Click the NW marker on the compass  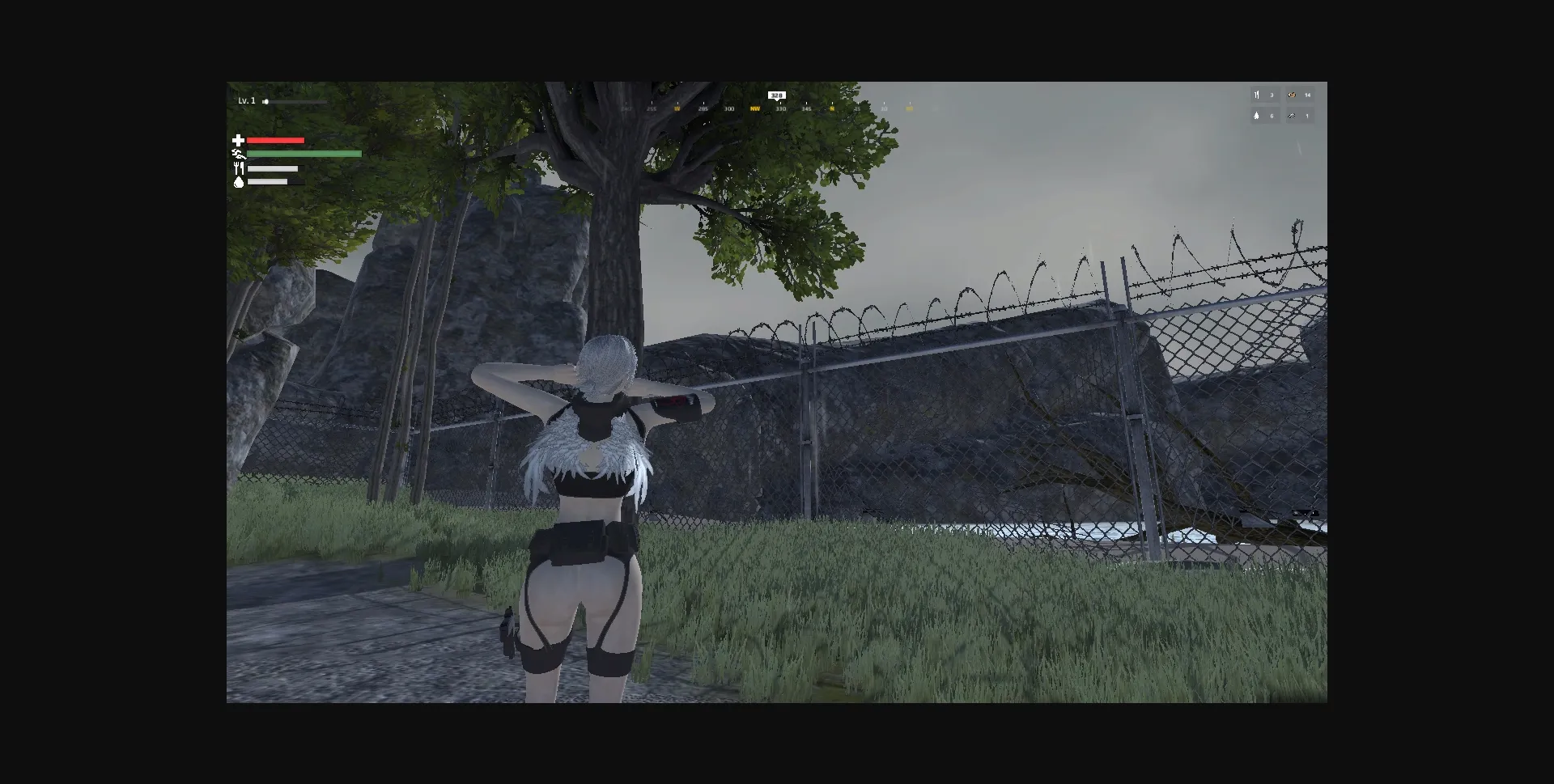click(756, 108)
